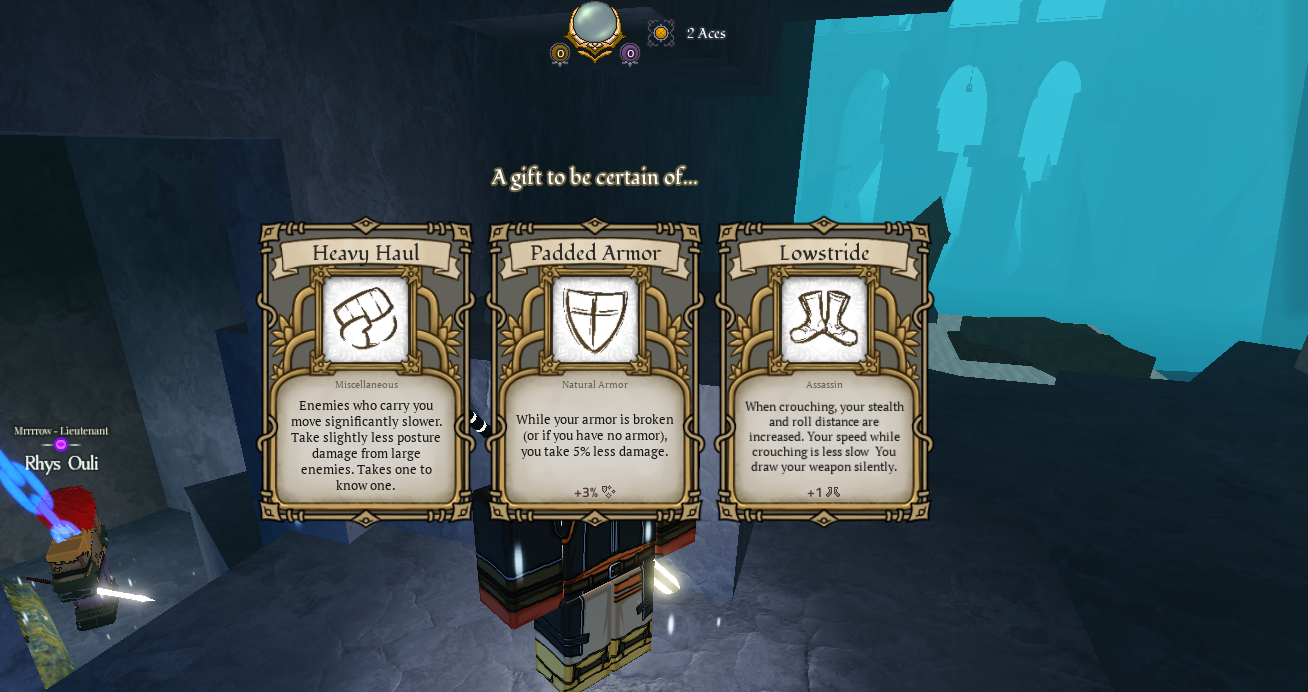Pick the Lowstride talent card

pos(824,372)
